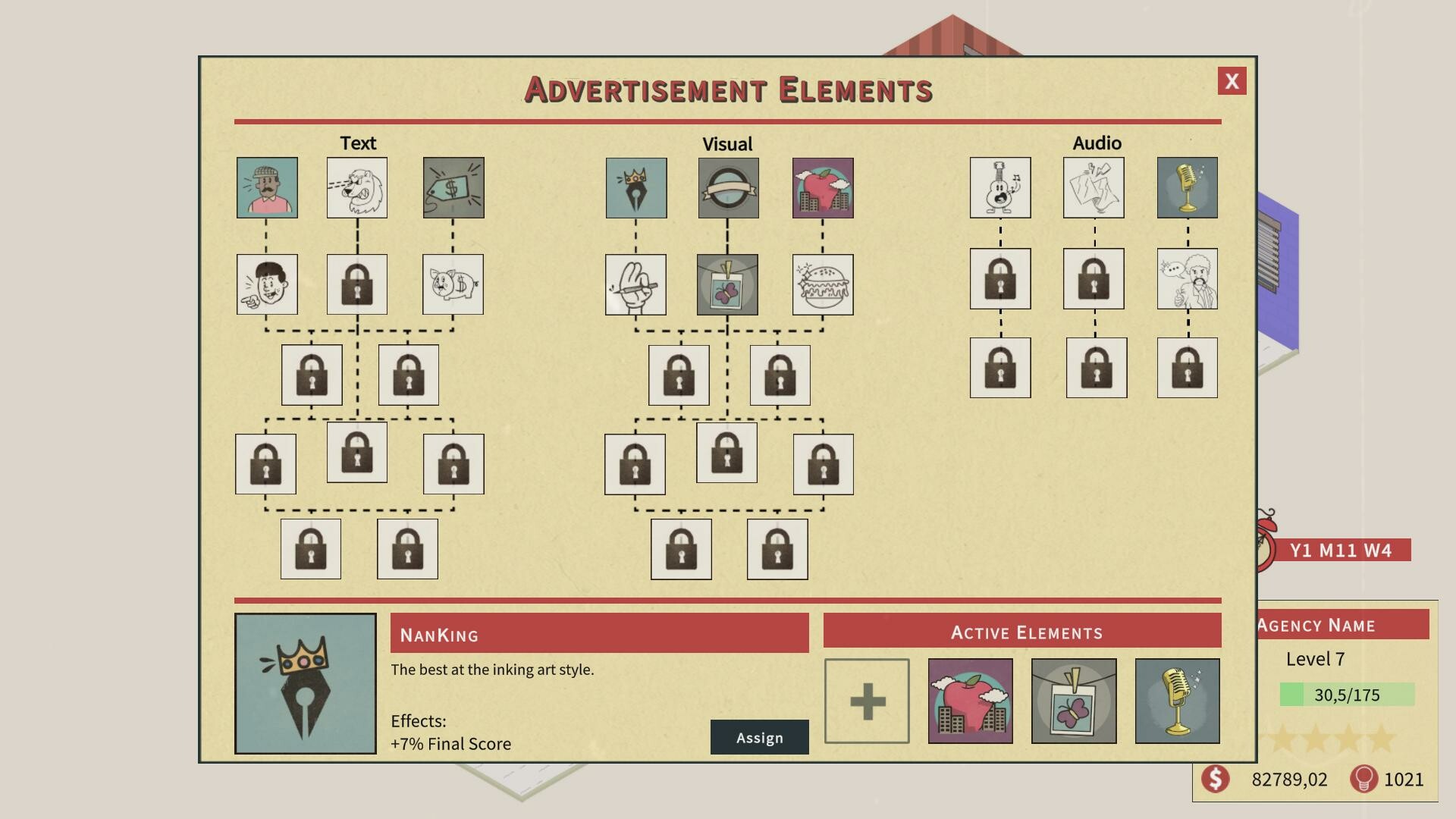Select the singing guitar audio element
The width and height of the screenshot is (1456, 819).
(999, 187)
